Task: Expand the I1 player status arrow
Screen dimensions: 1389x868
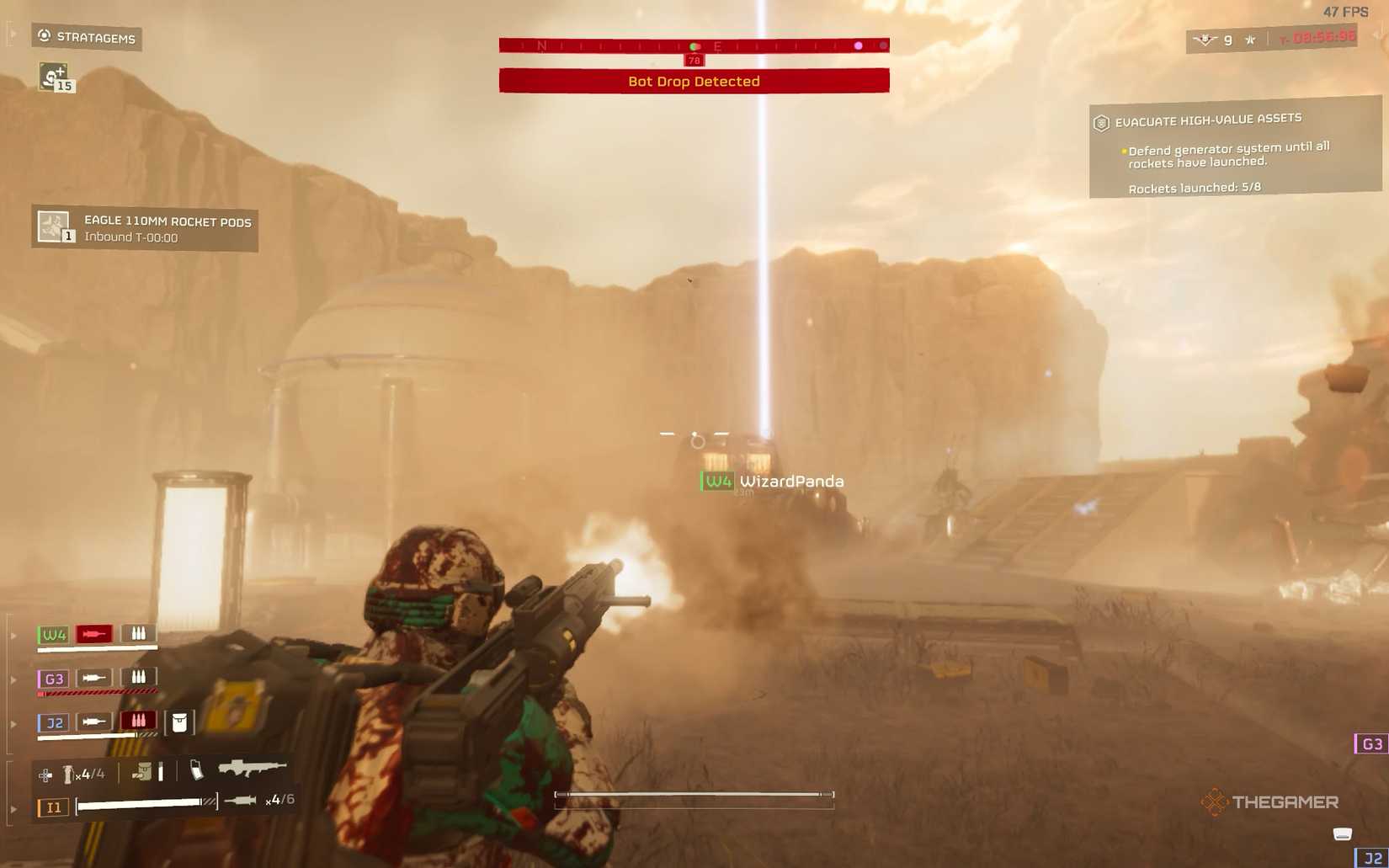Action: [x=13, y=807]
